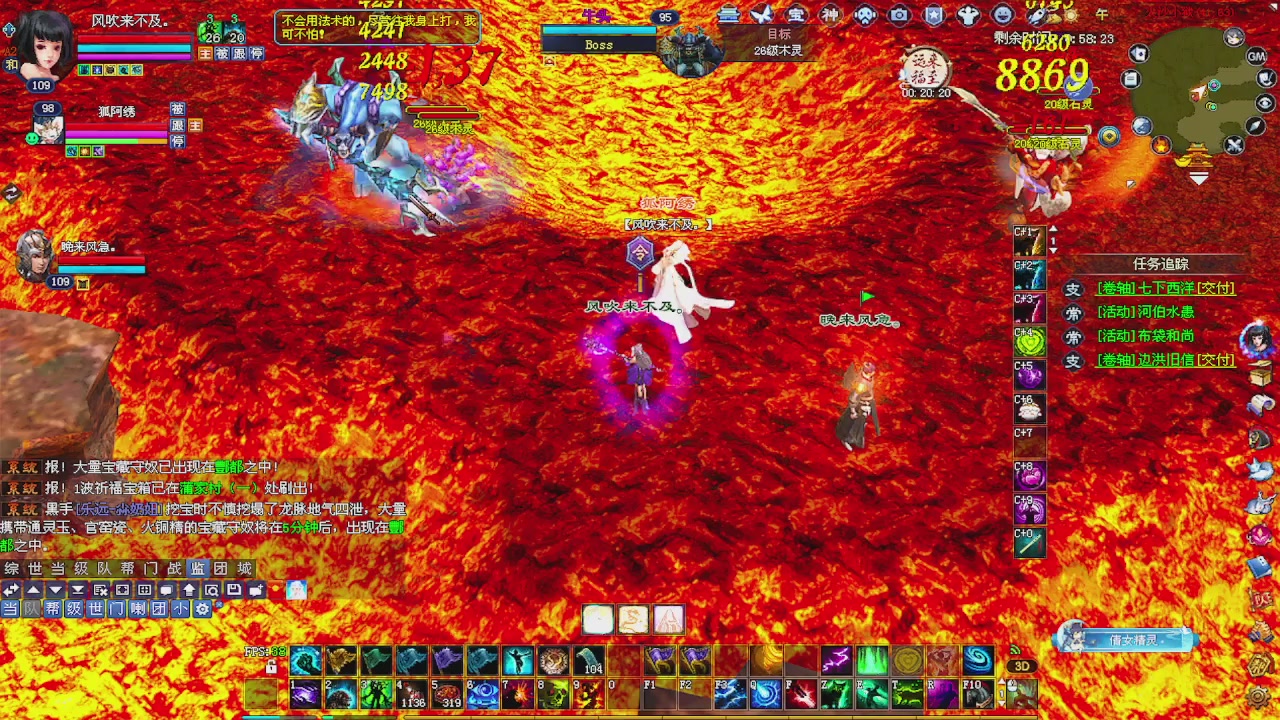Click the experience bar at the screen bottom
This screenshot has height=720, width=1280.
pos(640,716)
